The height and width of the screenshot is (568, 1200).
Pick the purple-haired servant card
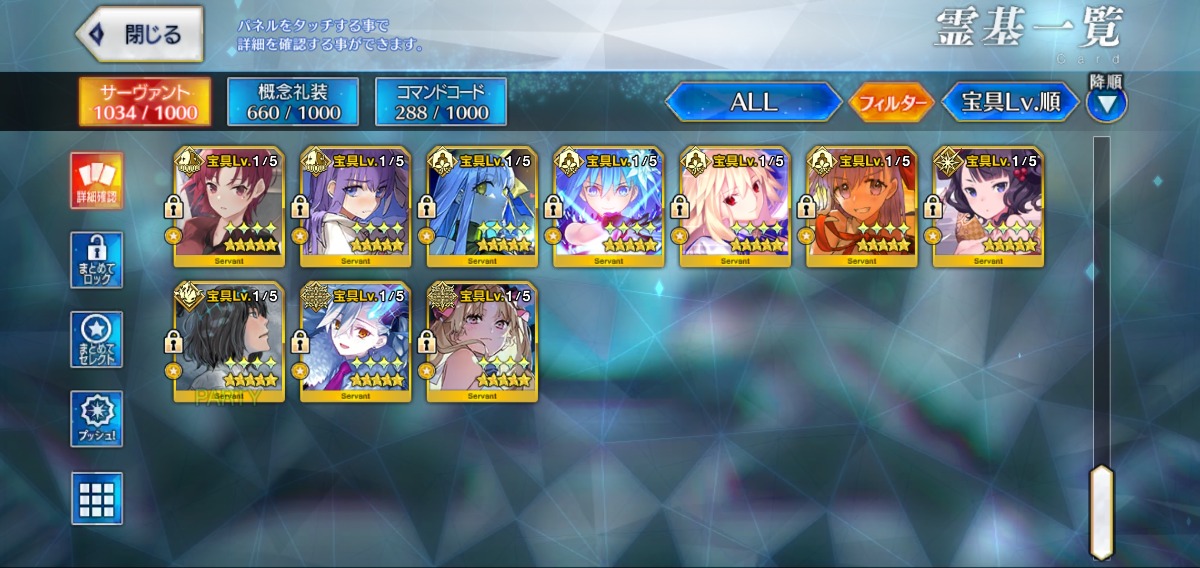[x=355, y=207]
